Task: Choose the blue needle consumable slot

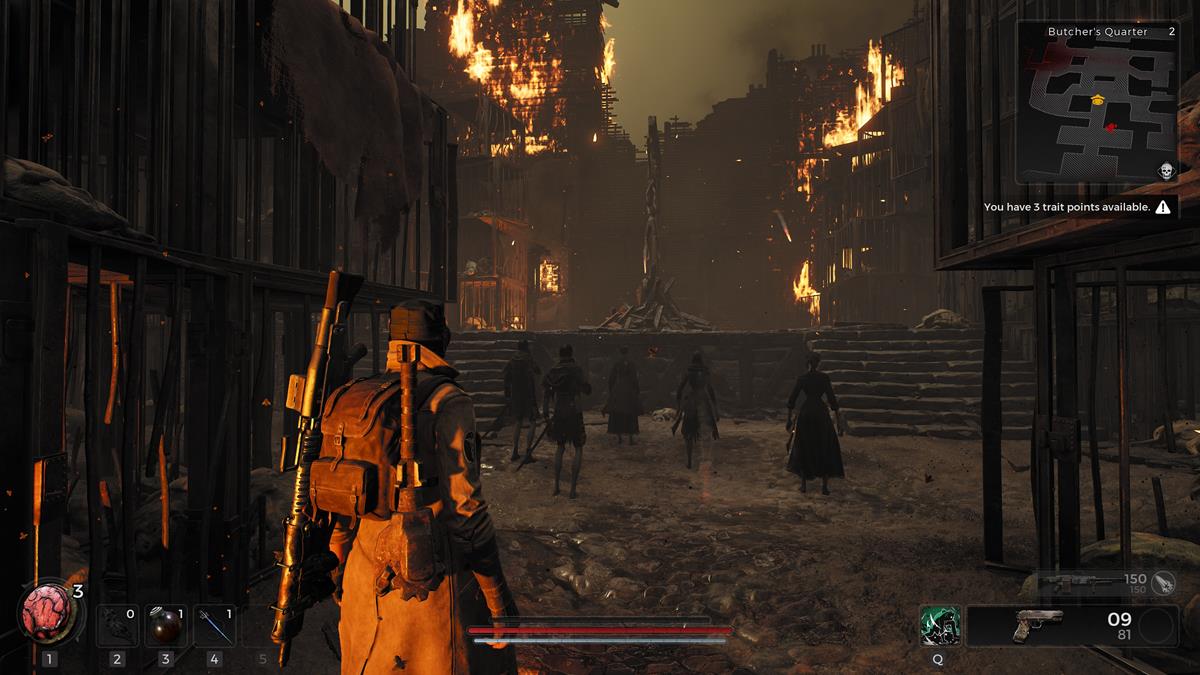Action: tap(214, 625)
